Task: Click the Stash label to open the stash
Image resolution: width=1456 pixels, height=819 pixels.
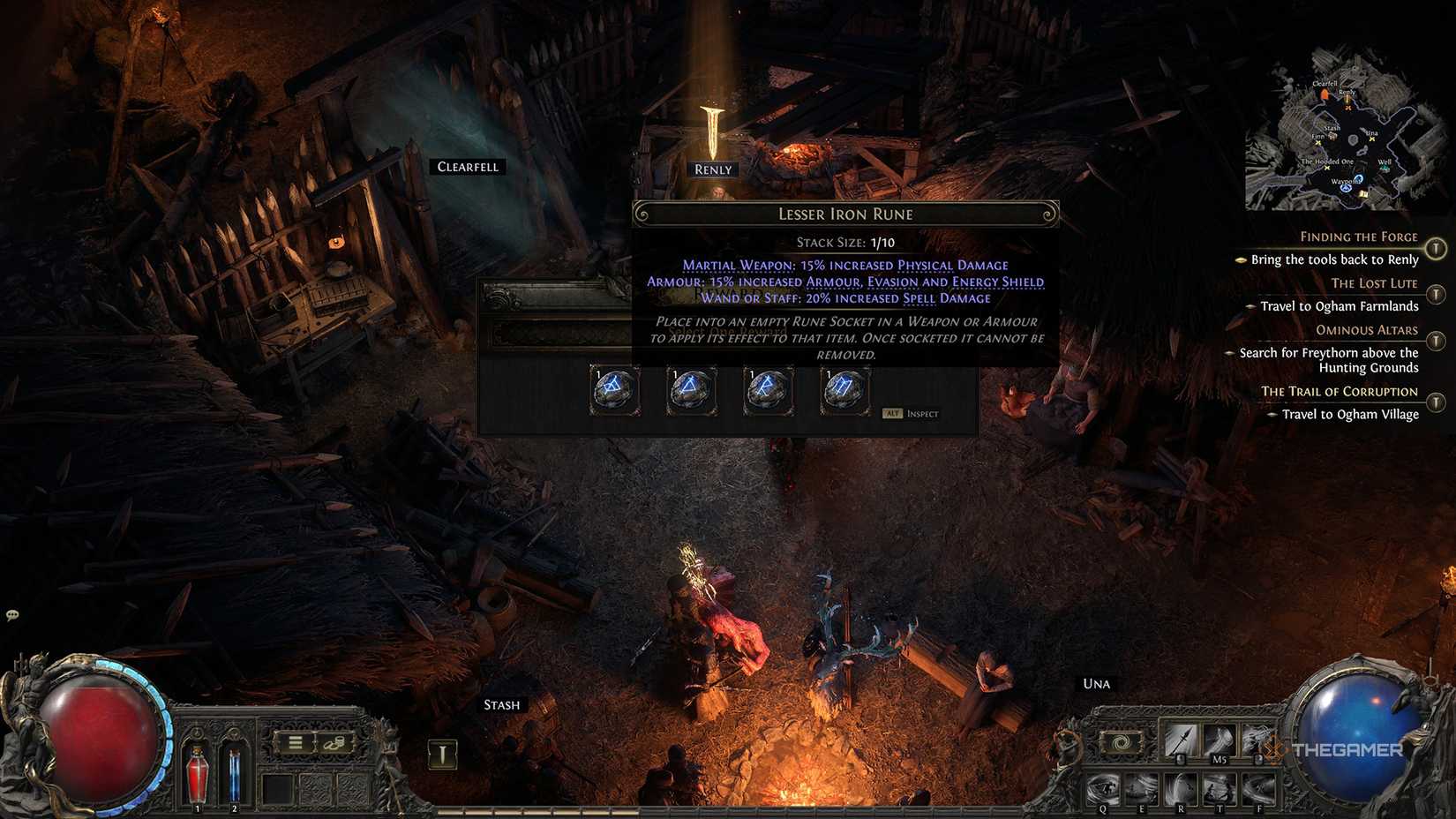Action: click(501, 704)
